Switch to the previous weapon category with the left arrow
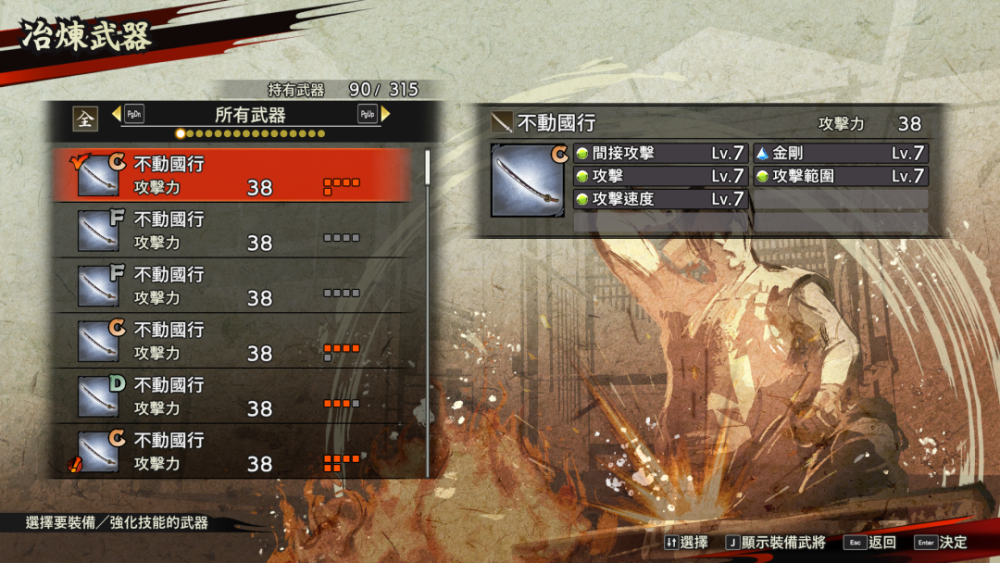The height and width of the screenshot is (563, 1000). tap(116, 115)
